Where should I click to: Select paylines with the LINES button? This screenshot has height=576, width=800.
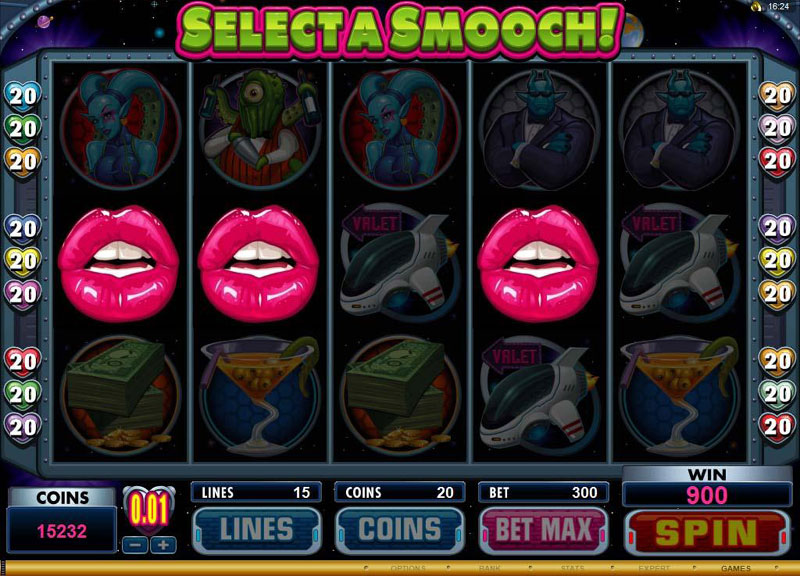click(x=256, y=530)
